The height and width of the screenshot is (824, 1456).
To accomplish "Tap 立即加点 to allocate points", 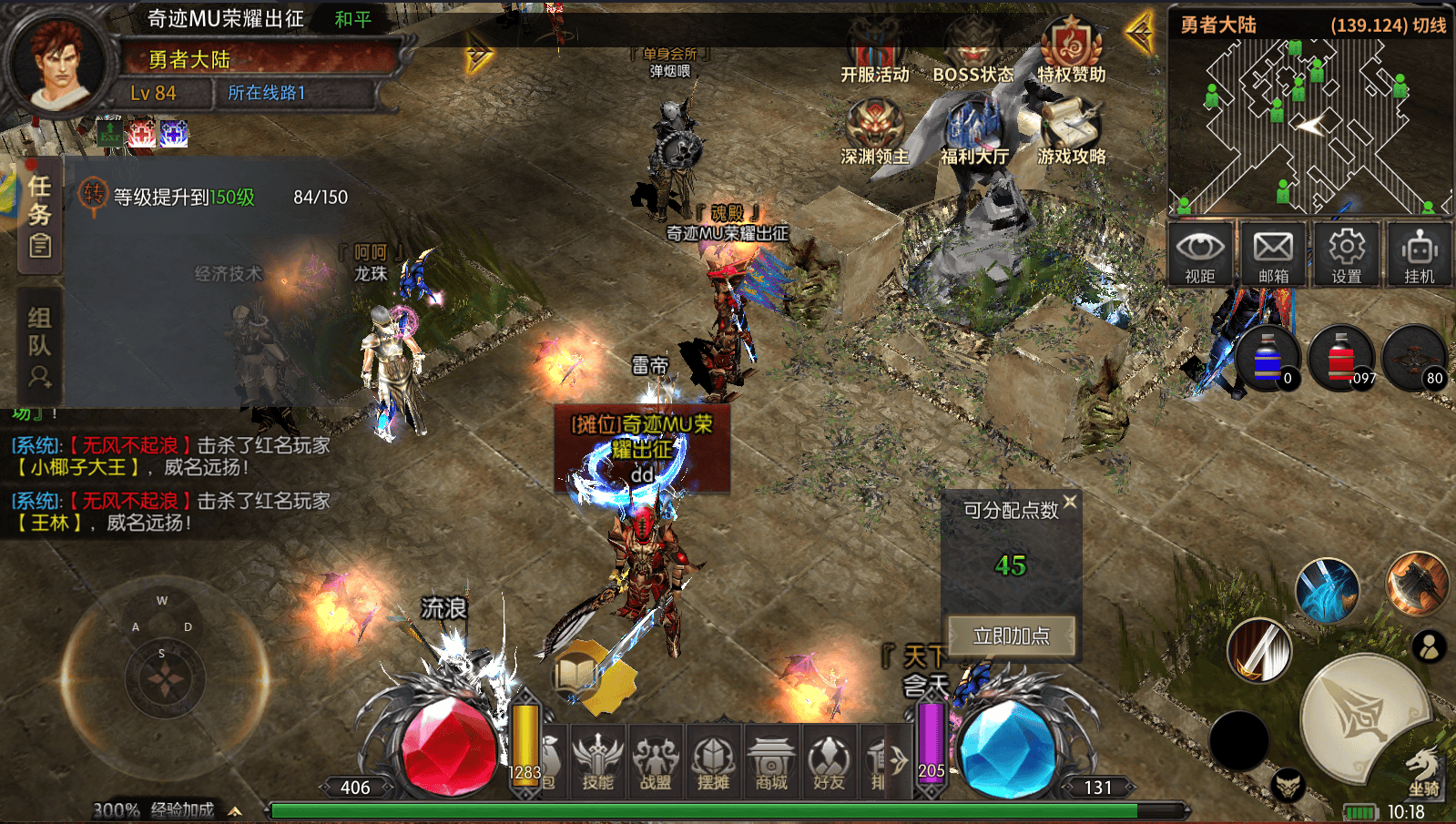I will pyautogui.click(x=1011, y=636).
